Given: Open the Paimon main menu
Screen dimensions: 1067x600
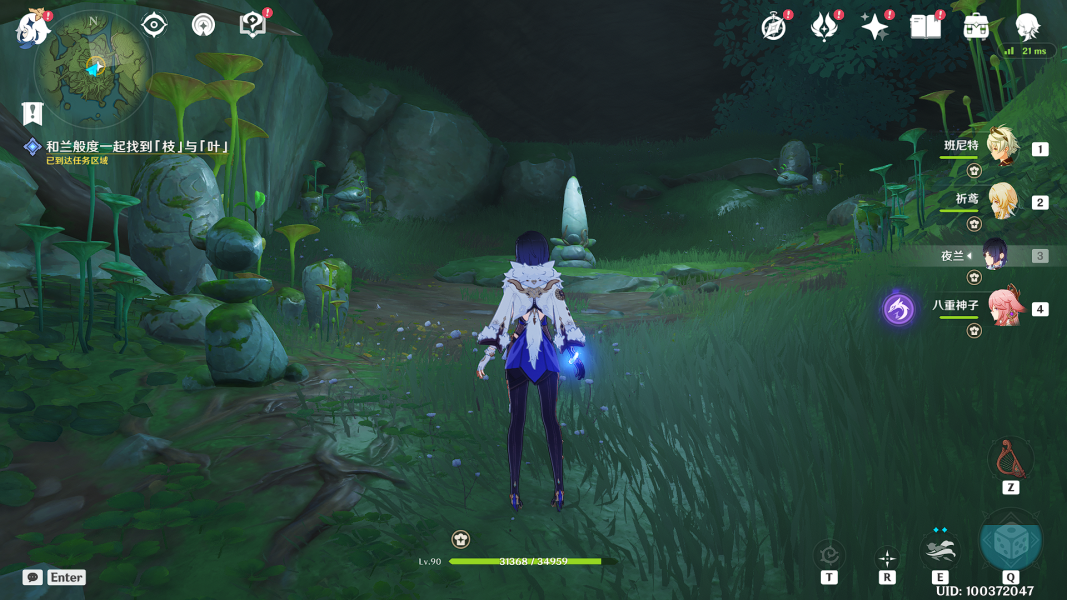Looking at the screenshot, I should (33, 27).
